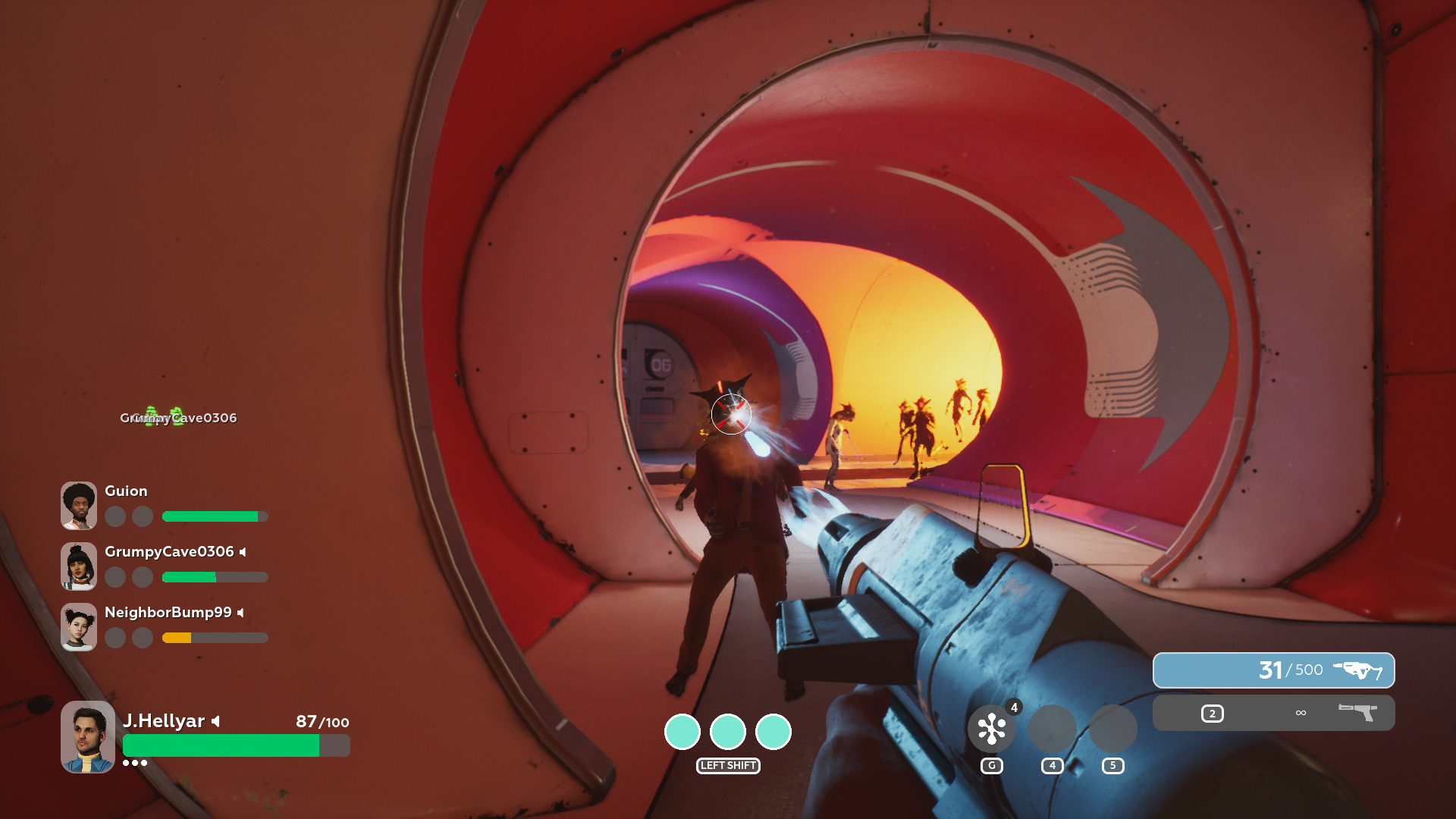The height and width of the screenshot is (819, 1456).
Task: Click the Guion name label
Action: 125,491
